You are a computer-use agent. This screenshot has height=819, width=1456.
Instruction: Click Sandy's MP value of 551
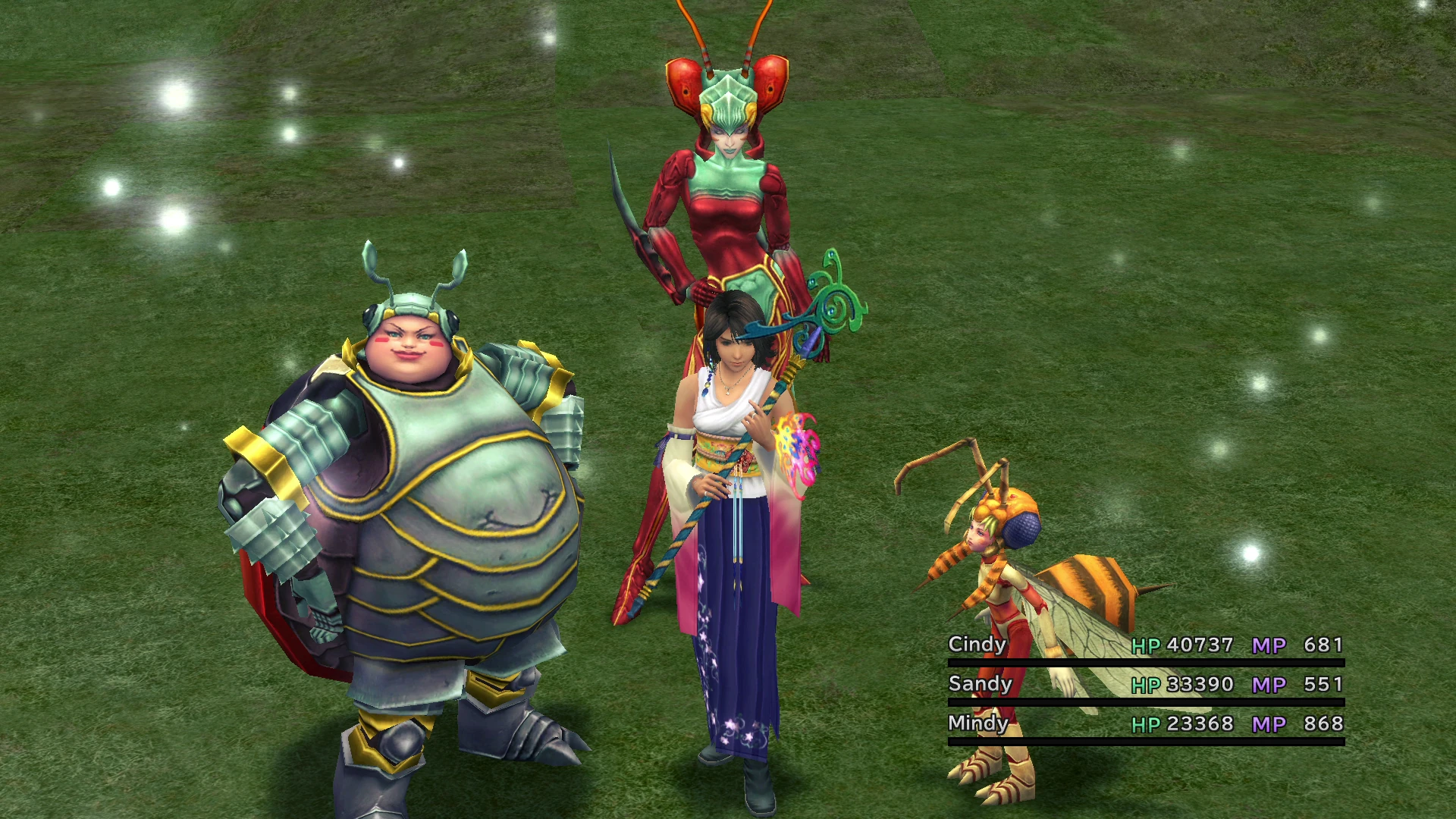[x=1324, y=684]
